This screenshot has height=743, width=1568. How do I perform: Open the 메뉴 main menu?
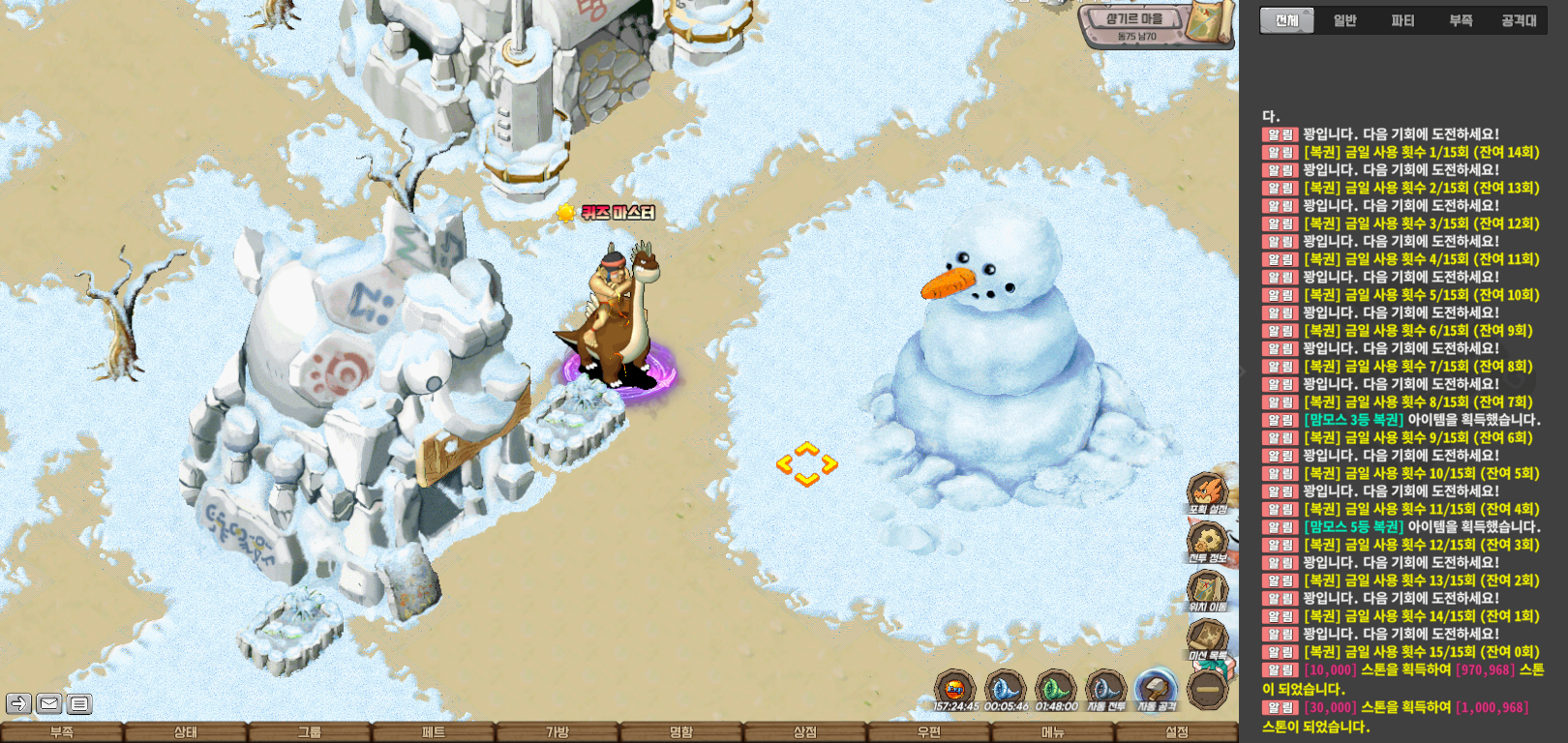[x=1053, y=732]
